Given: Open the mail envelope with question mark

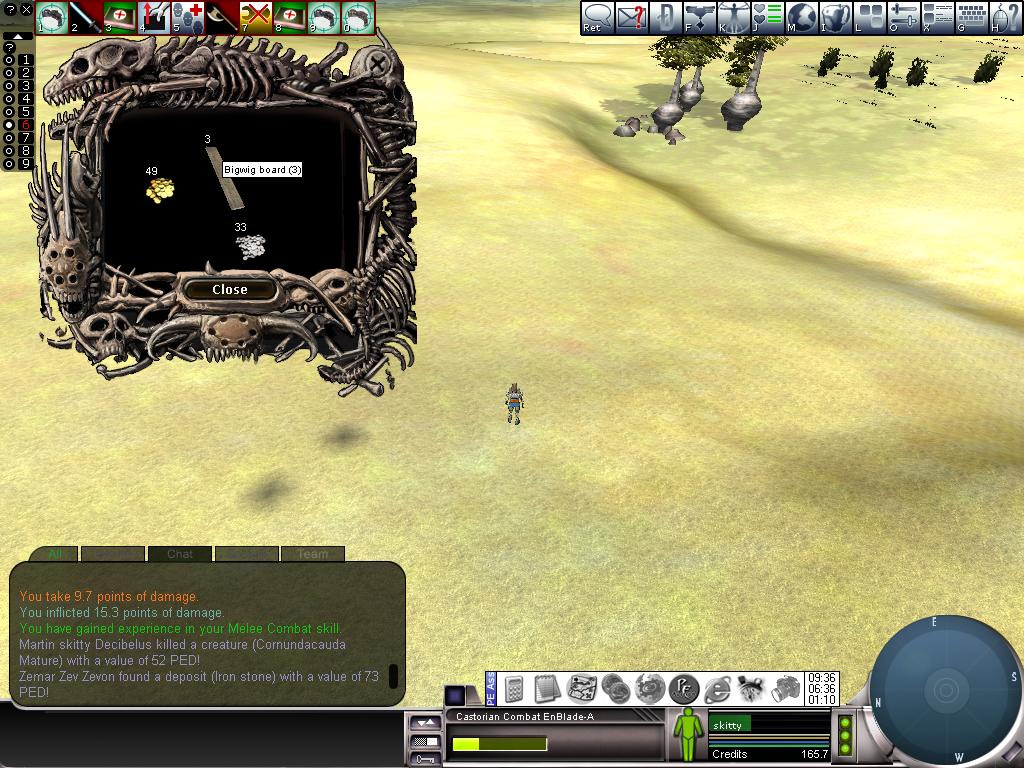Looking at the screenshot, I should pos(631,17).
